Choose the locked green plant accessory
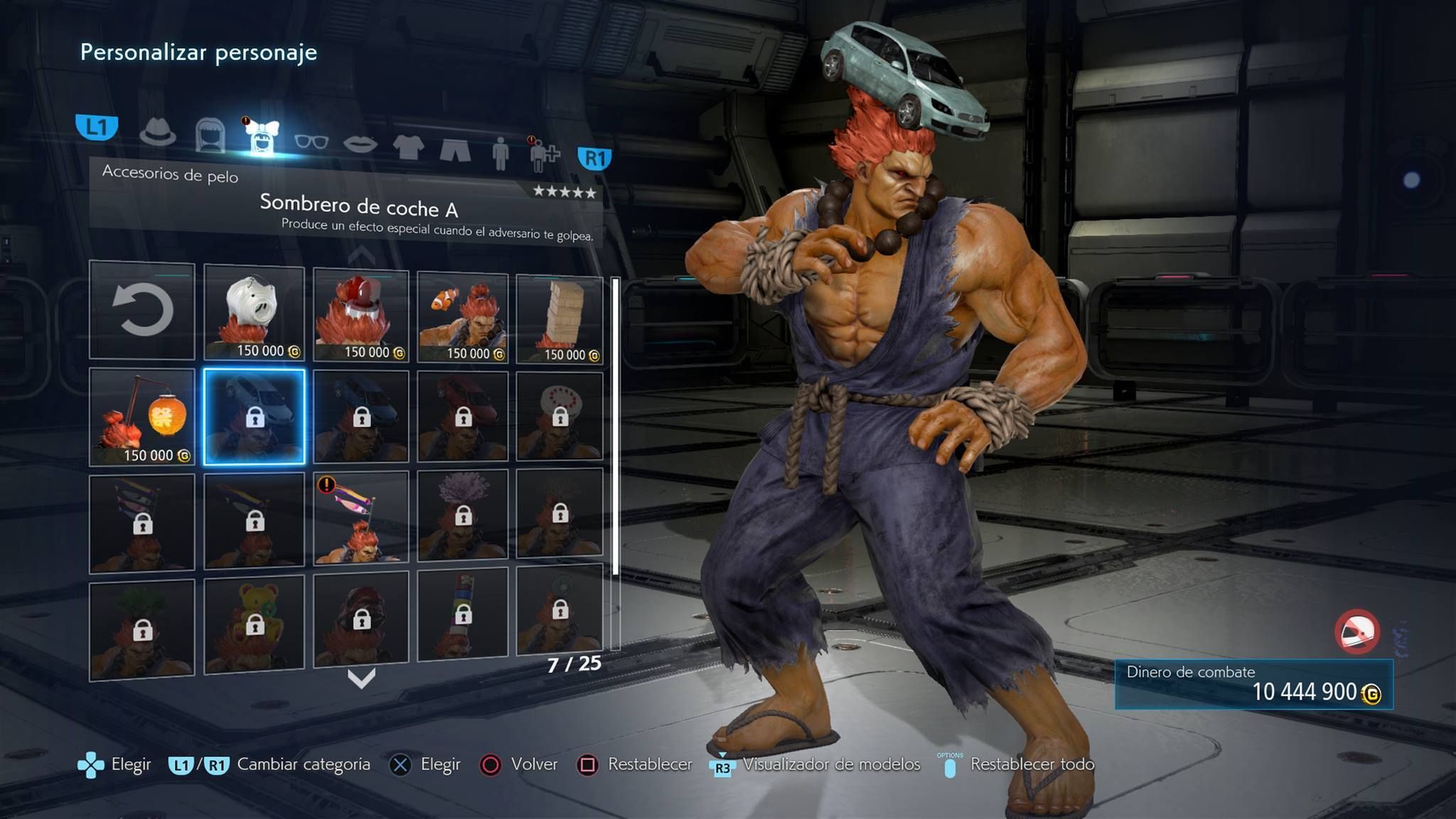Image resolution: width=1456 pixels, height=819 pixels. click(142, 628)
